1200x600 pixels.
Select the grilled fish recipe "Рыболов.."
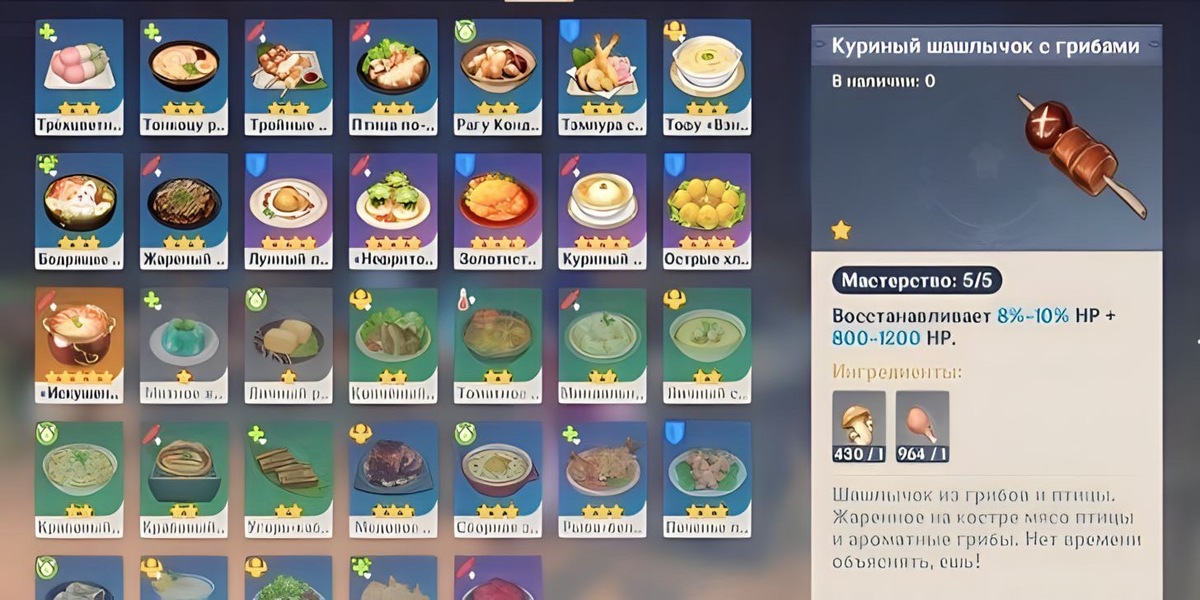[602, 478]
